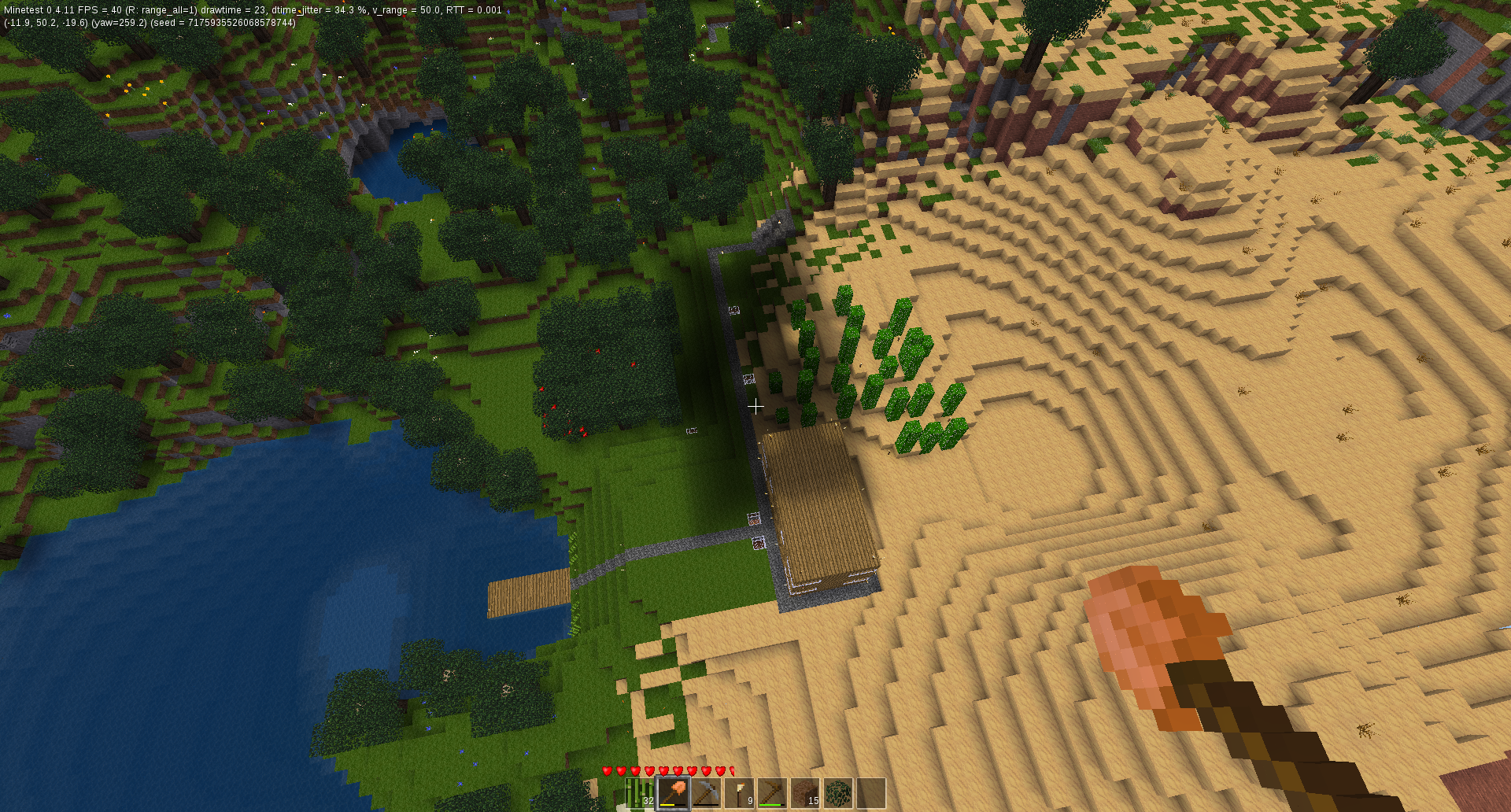This screenshot has width=1511, height=812.
Task: Click the first heart in the health bar
Action: coord(607,770)
